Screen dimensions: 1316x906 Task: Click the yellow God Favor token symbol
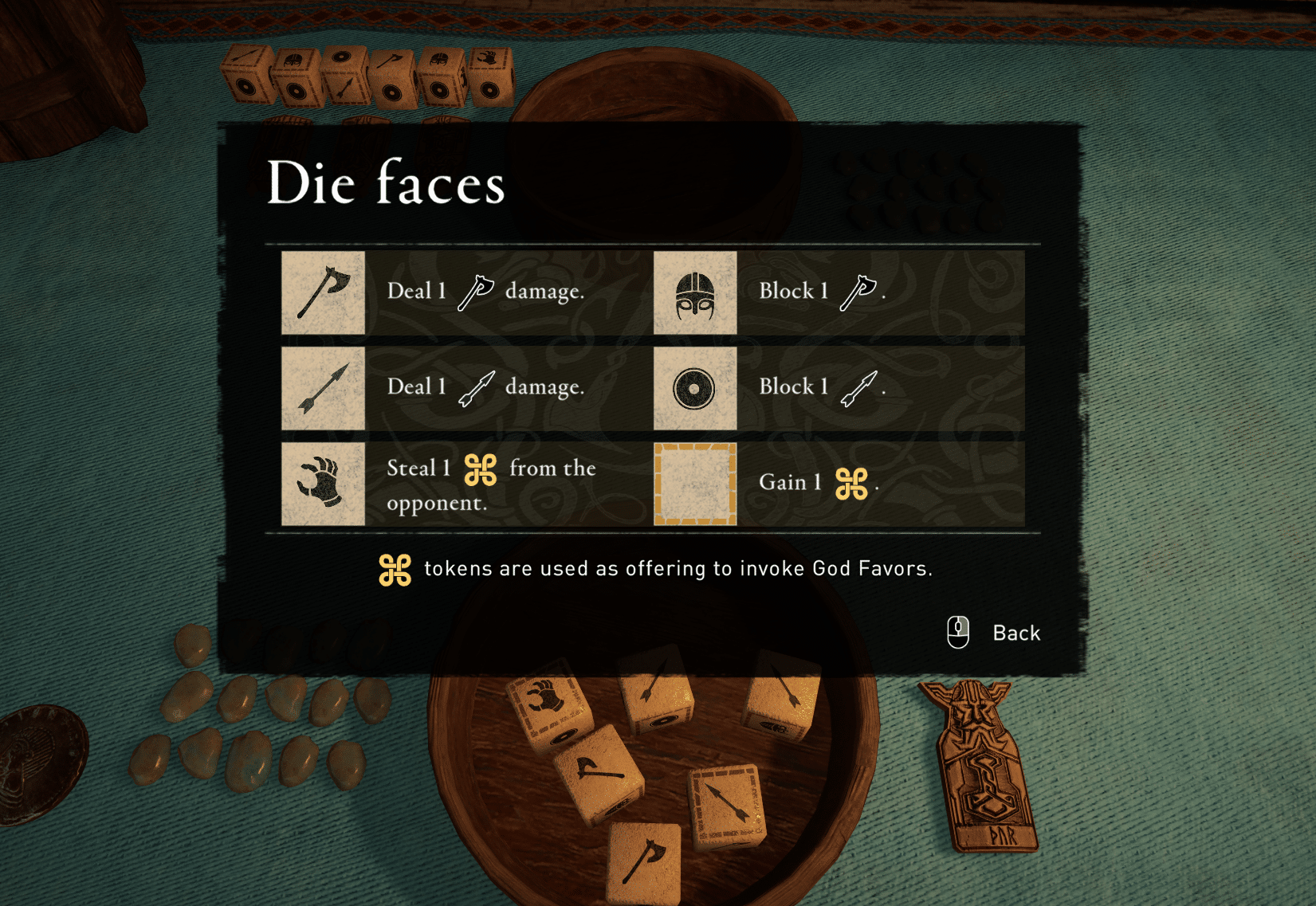point(395,569)
